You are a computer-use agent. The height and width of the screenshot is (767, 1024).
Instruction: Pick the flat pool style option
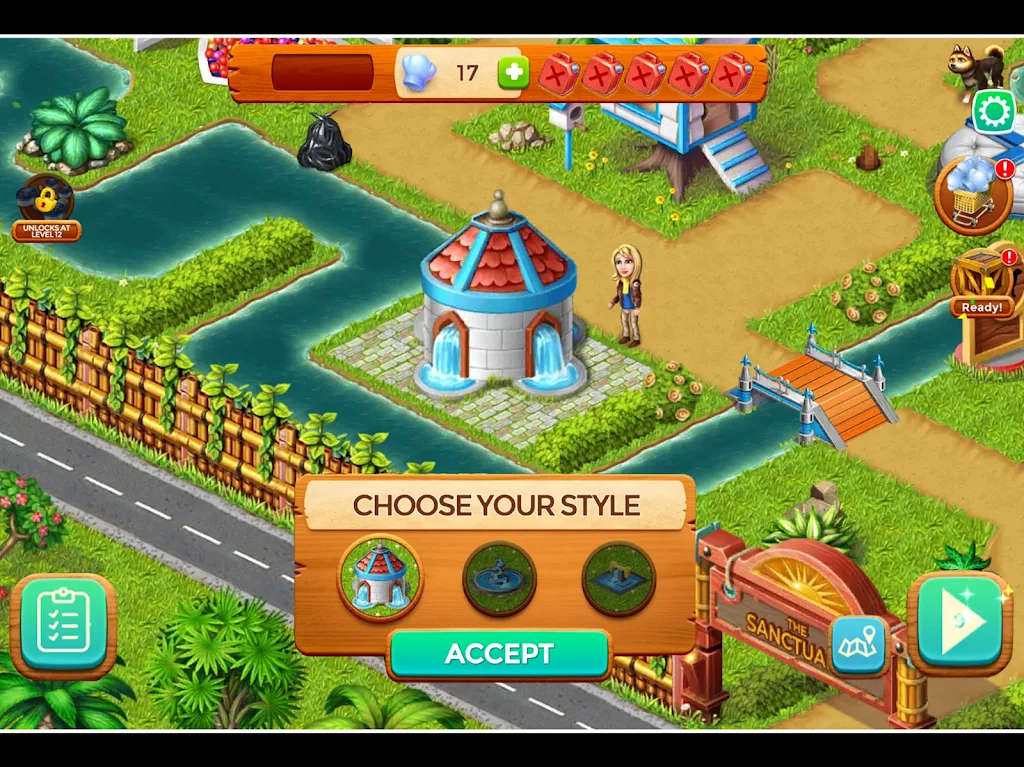tap(618, 578)
